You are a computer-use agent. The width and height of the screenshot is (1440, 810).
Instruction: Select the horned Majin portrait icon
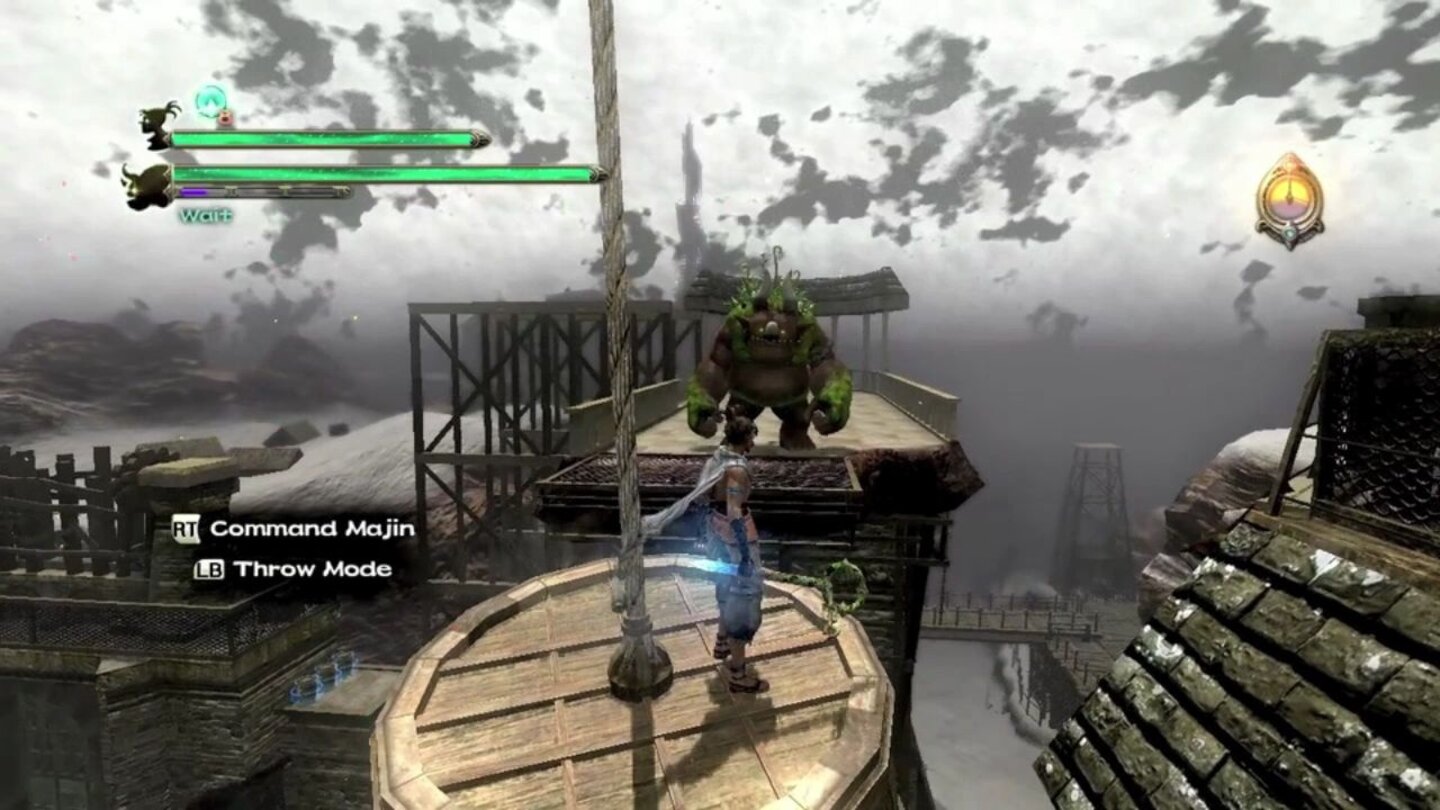coord(151,186)
